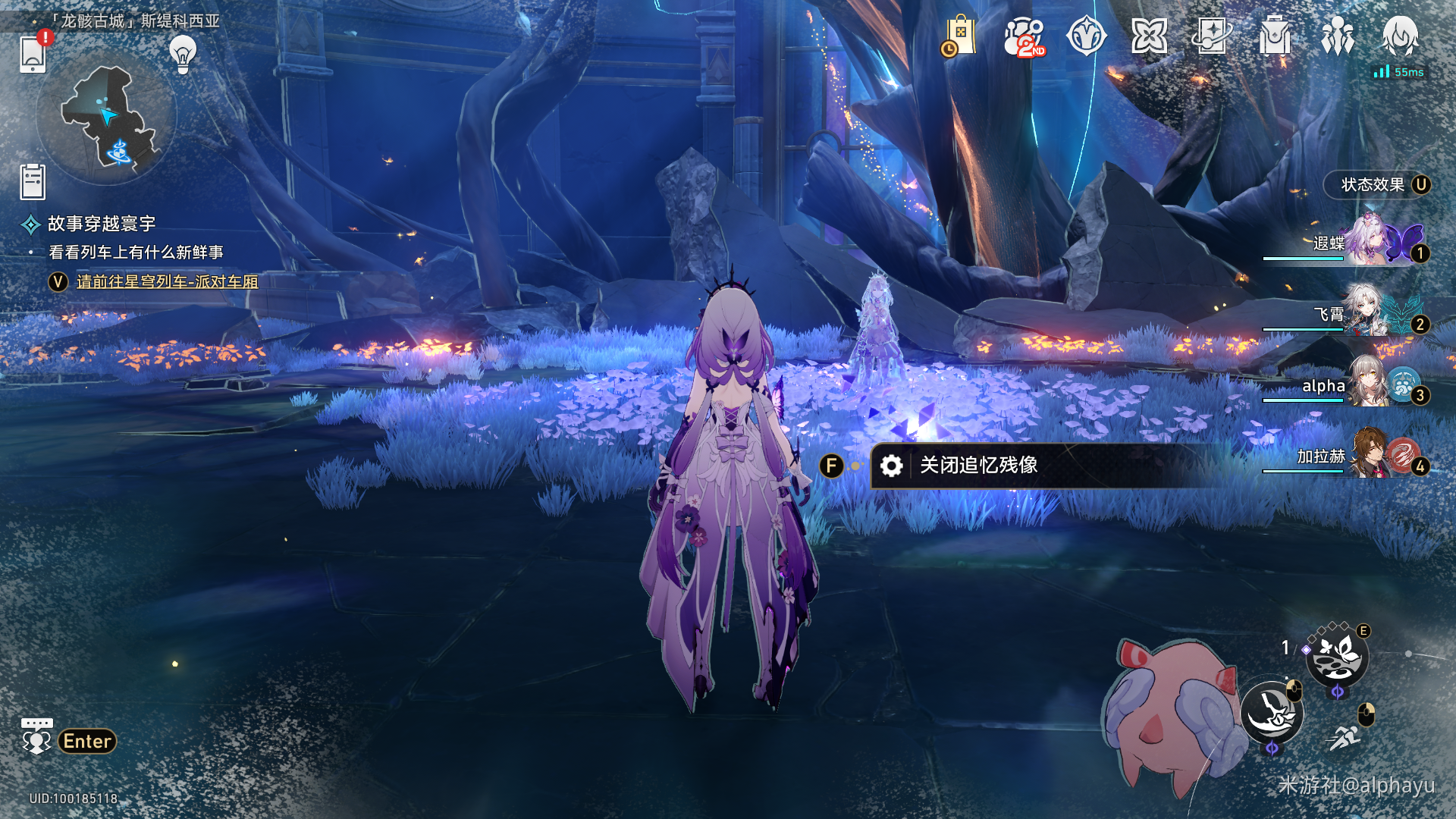The image size is (1456, 819).
Task: Switch to party member 遐蝶
Action: [x=1365, y=243]
